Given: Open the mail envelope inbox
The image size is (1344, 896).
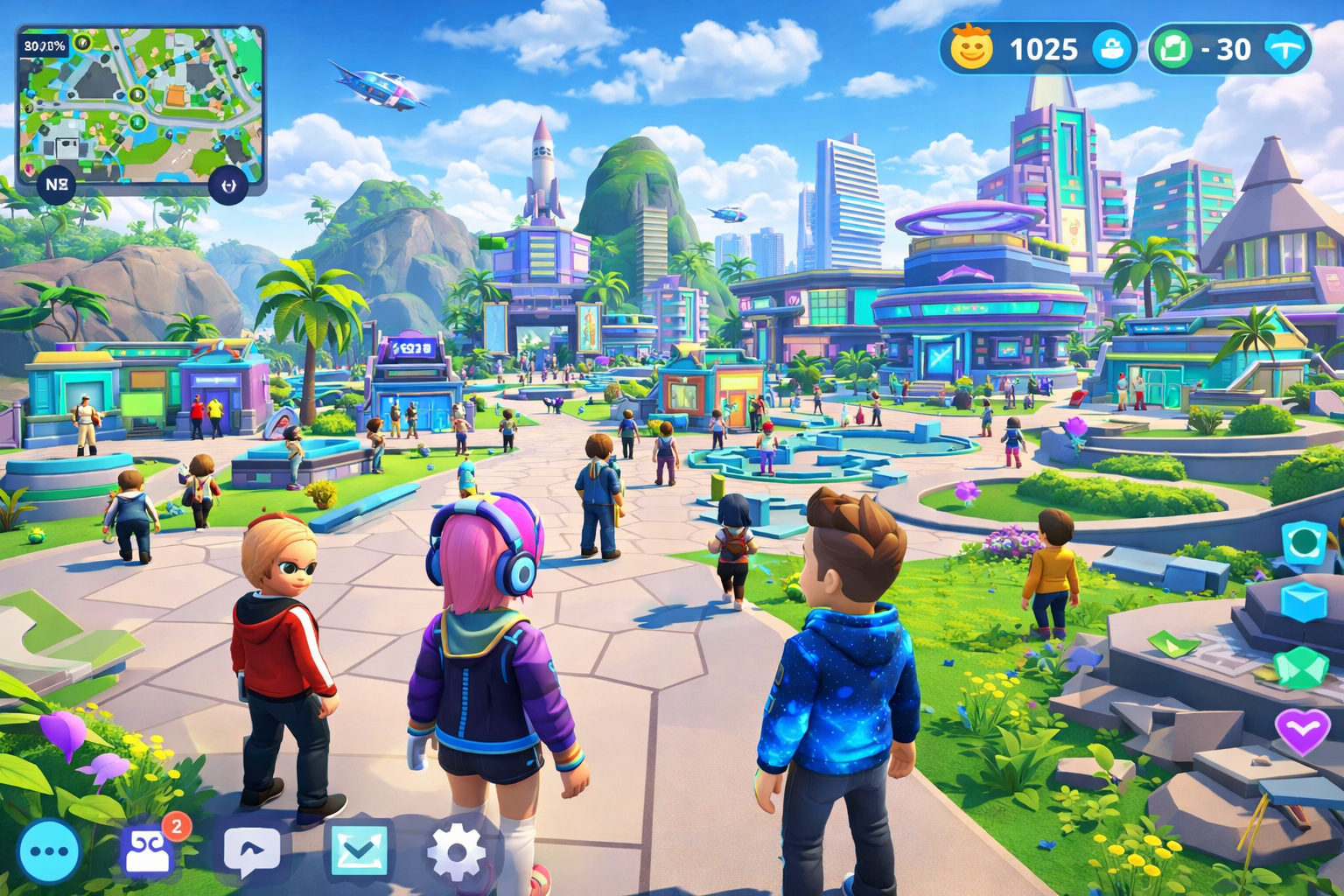Looking at the screenshot, I should click(x=359, y=850).
